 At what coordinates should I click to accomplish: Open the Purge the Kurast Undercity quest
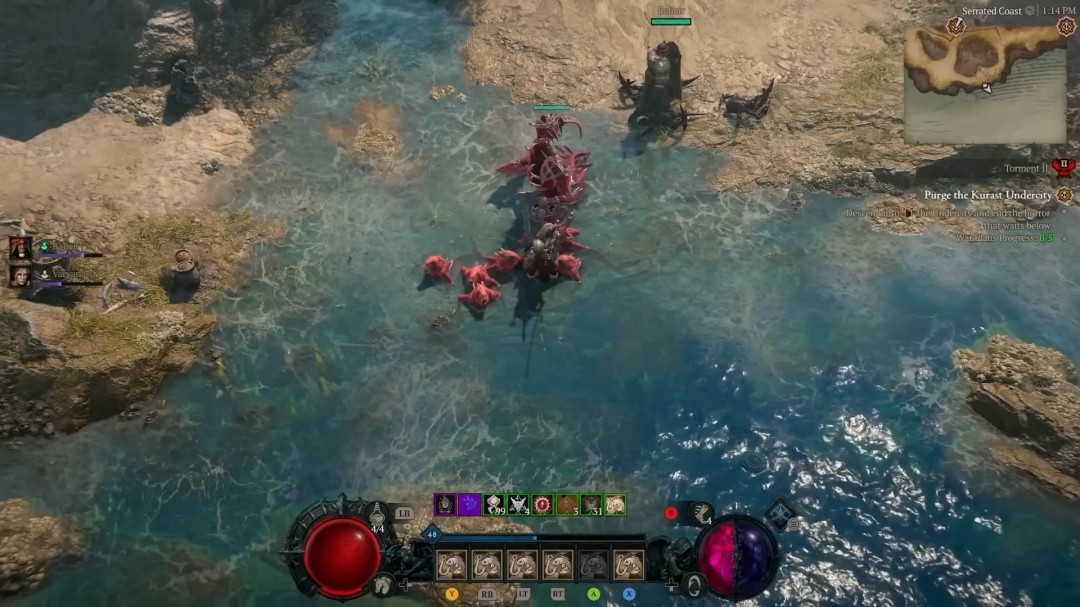pos(987,195)
